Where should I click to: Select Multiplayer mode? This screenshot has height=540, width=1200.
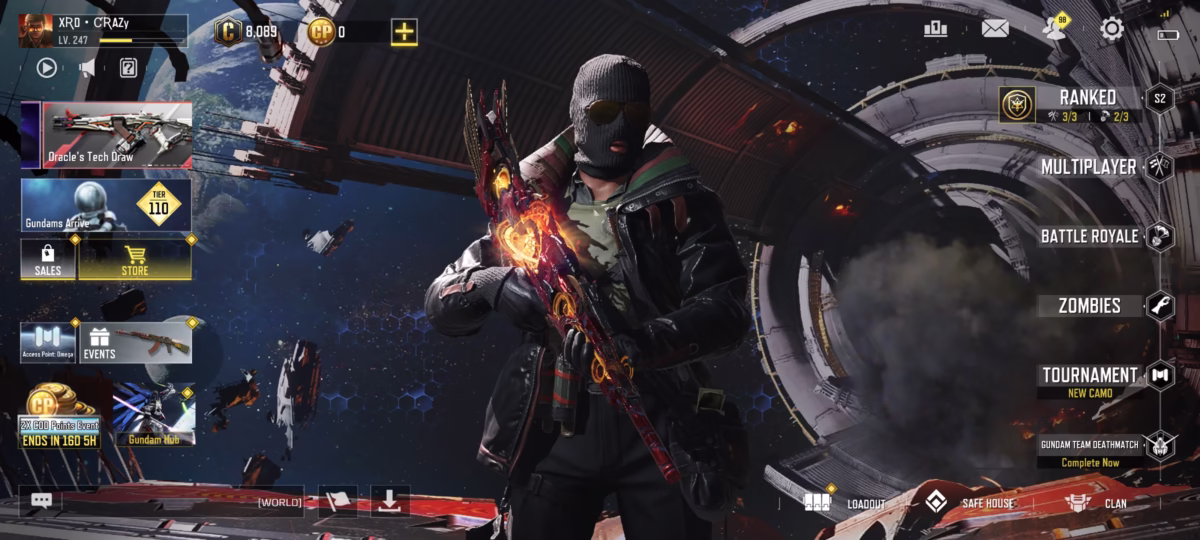click(x=1088, y=167)
